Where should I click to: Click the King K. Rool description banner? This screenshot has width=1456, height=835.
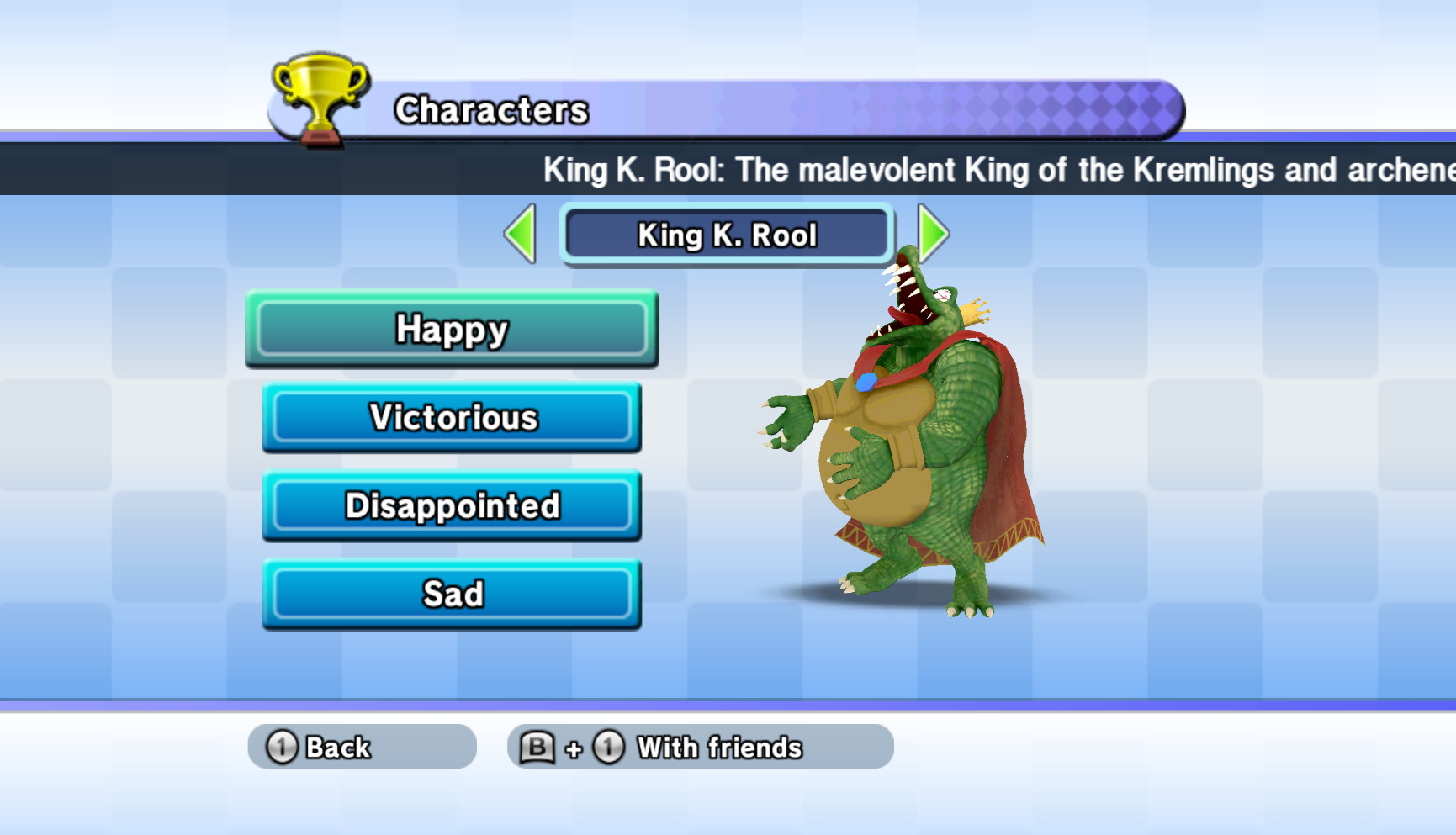[841, 170]
